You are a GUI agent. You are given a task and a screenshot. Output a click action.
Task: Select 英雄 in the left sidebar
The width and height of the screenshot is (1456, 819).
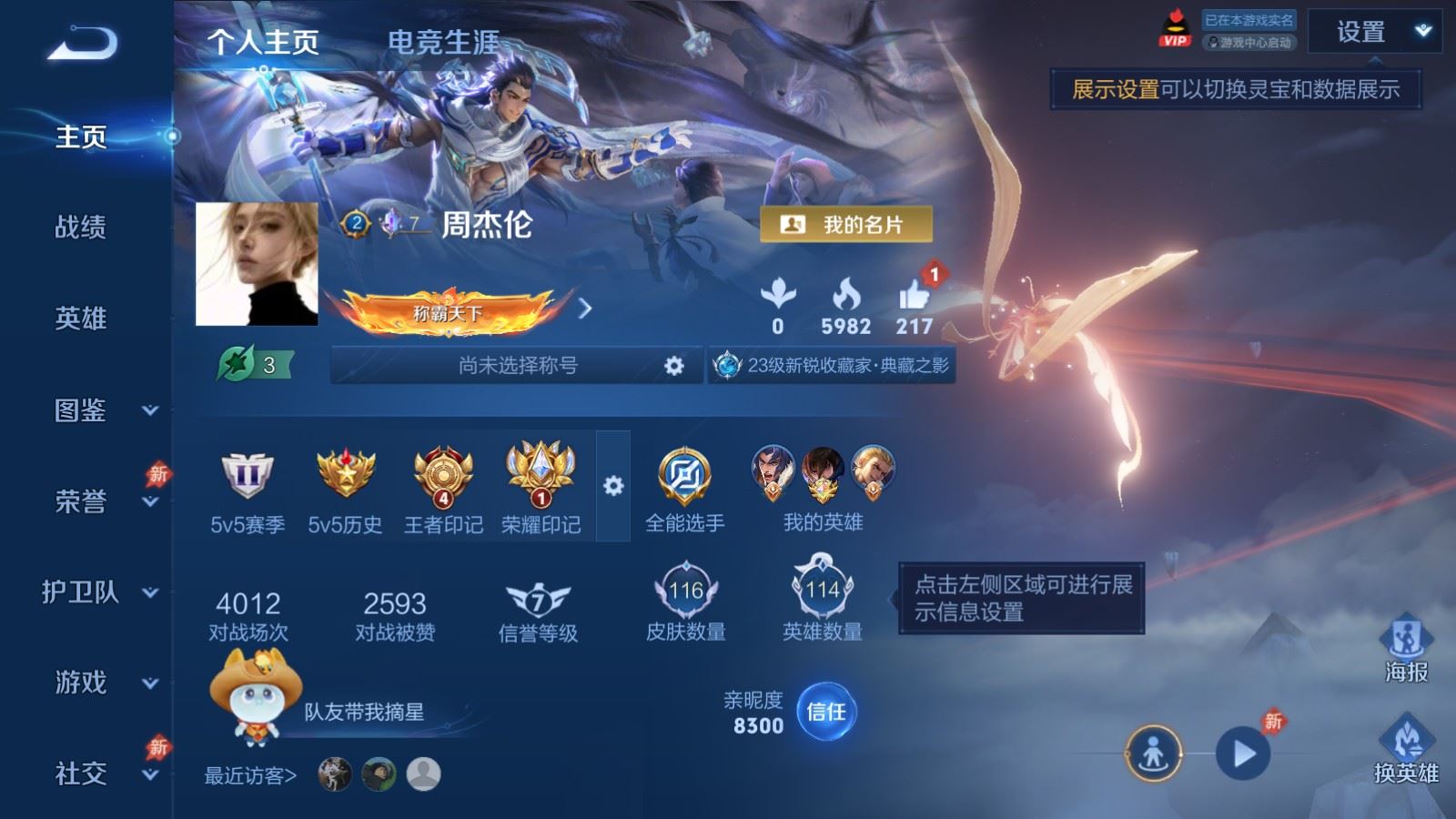(x=81, y=318)
